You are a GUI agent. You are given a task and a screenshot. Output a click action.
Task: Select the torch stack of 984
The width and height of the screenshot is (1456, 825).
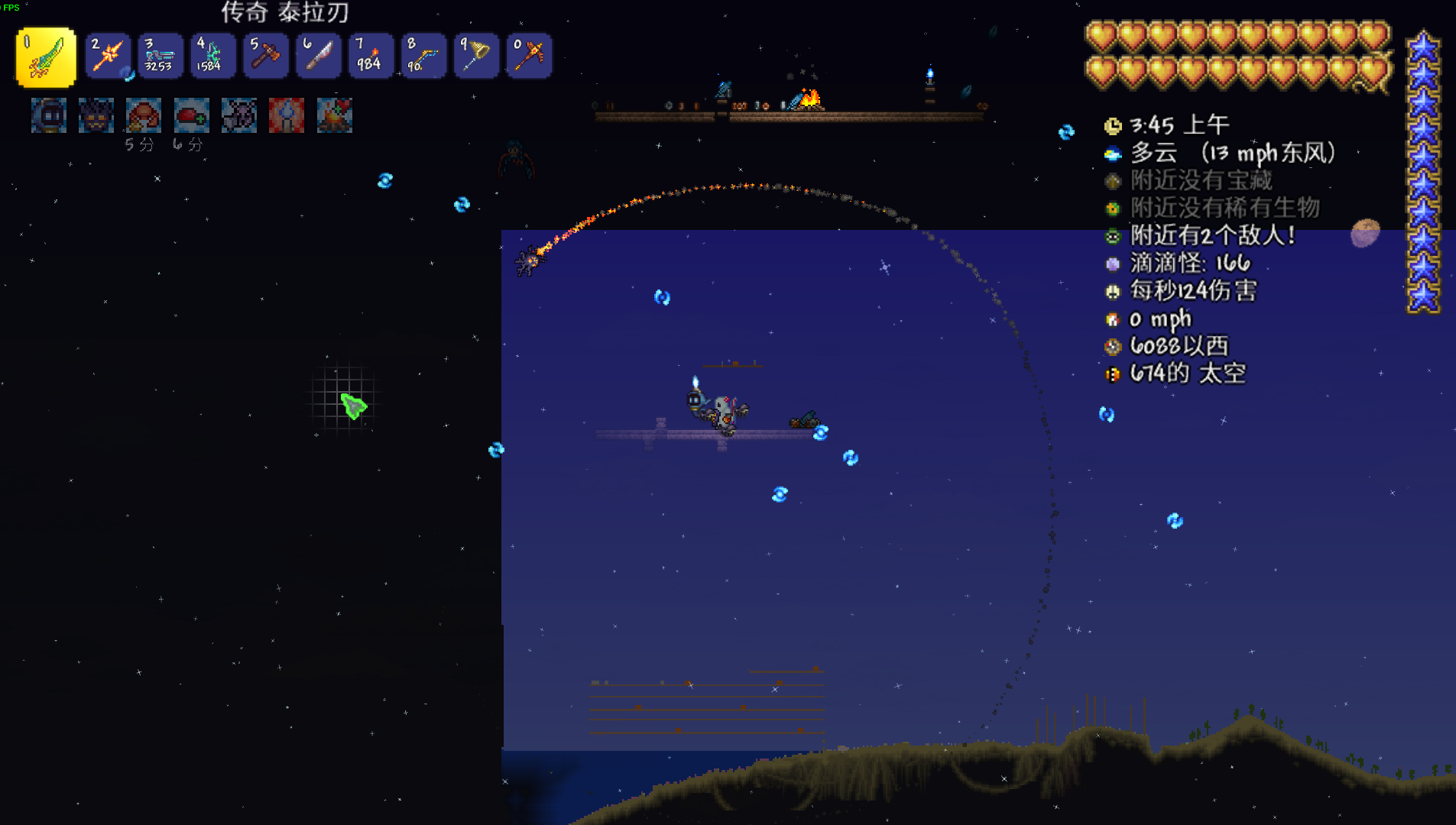371,56
